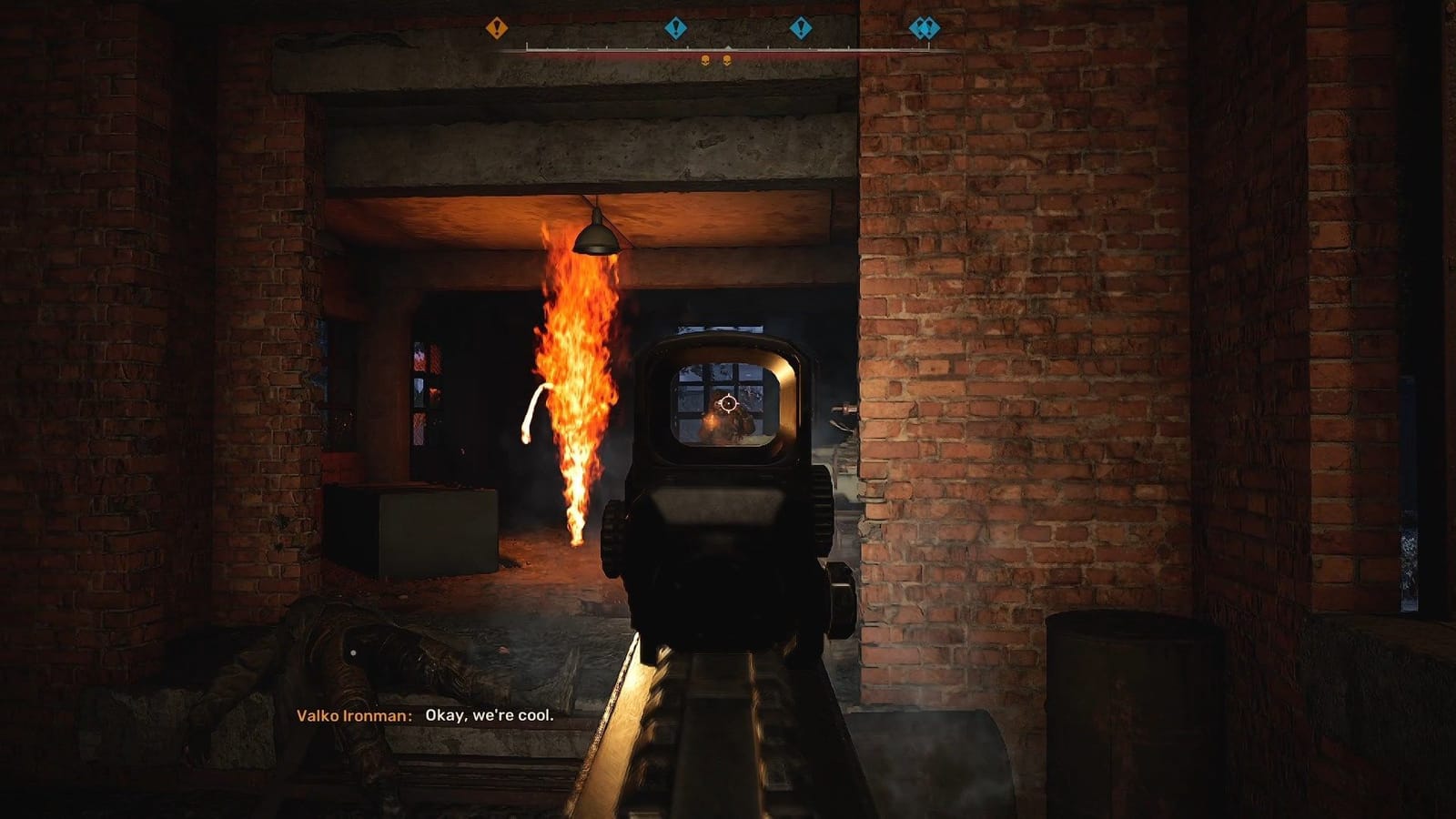Click the leftmost blue exclamation quest marker

[676, 26]
